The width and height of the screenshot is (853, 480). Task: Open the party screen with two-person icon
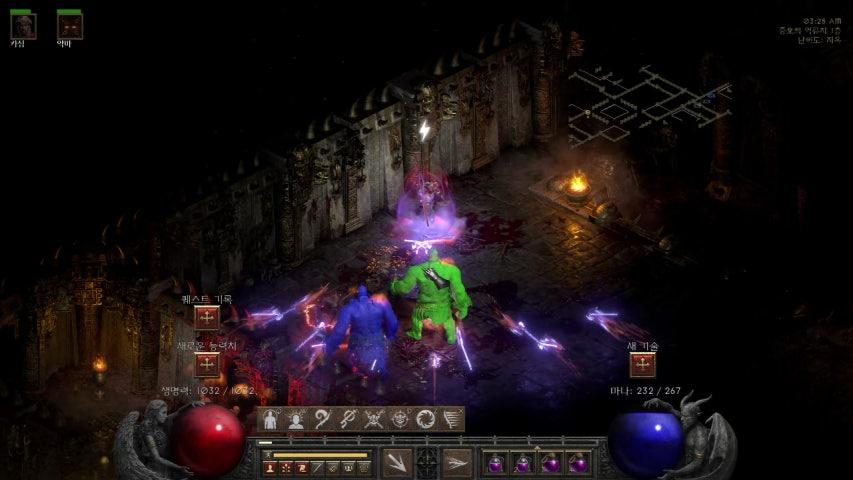[296, 419]
